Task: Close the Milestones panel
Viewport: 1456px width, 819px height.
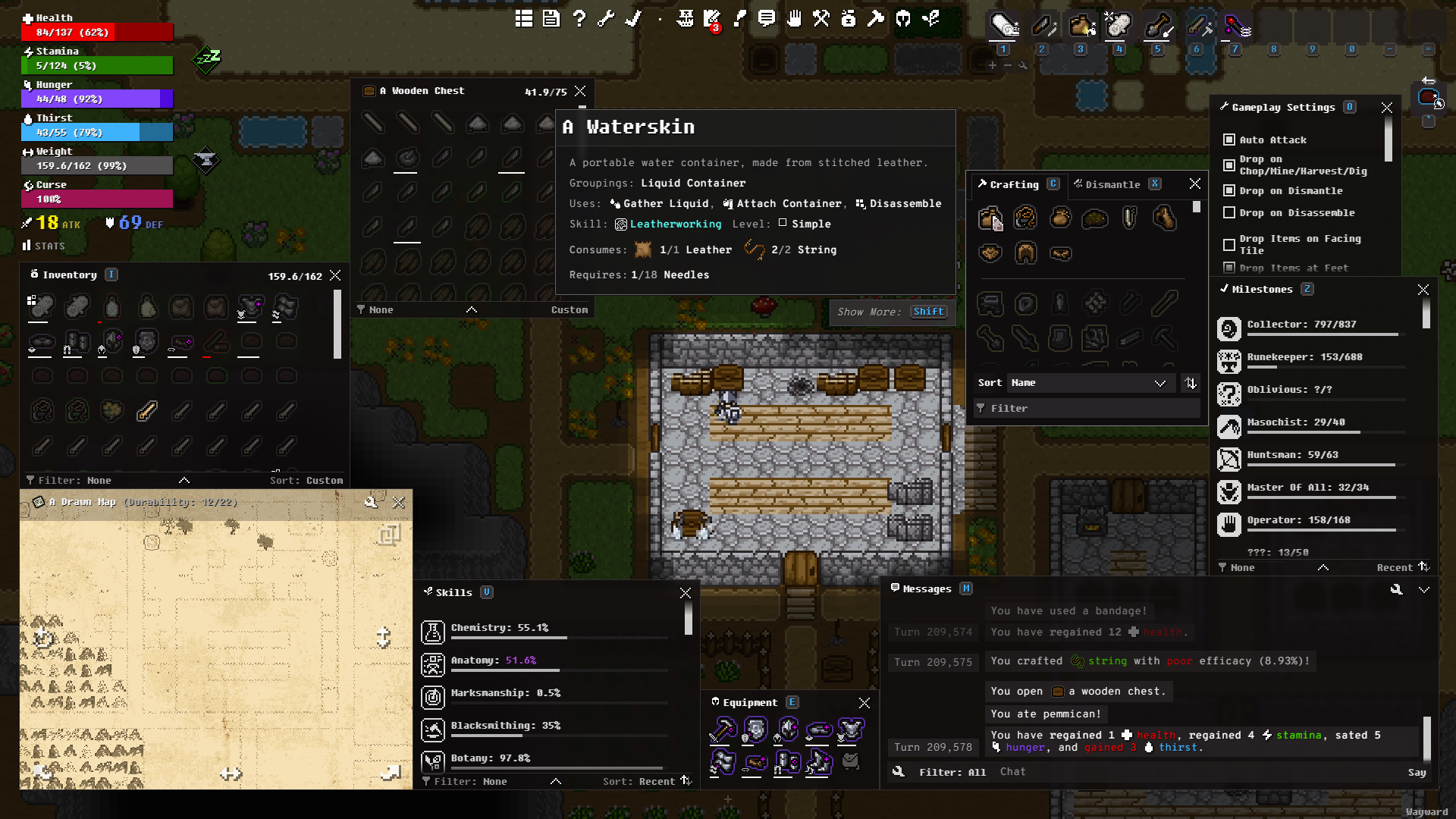Action: pos(1423,290)
